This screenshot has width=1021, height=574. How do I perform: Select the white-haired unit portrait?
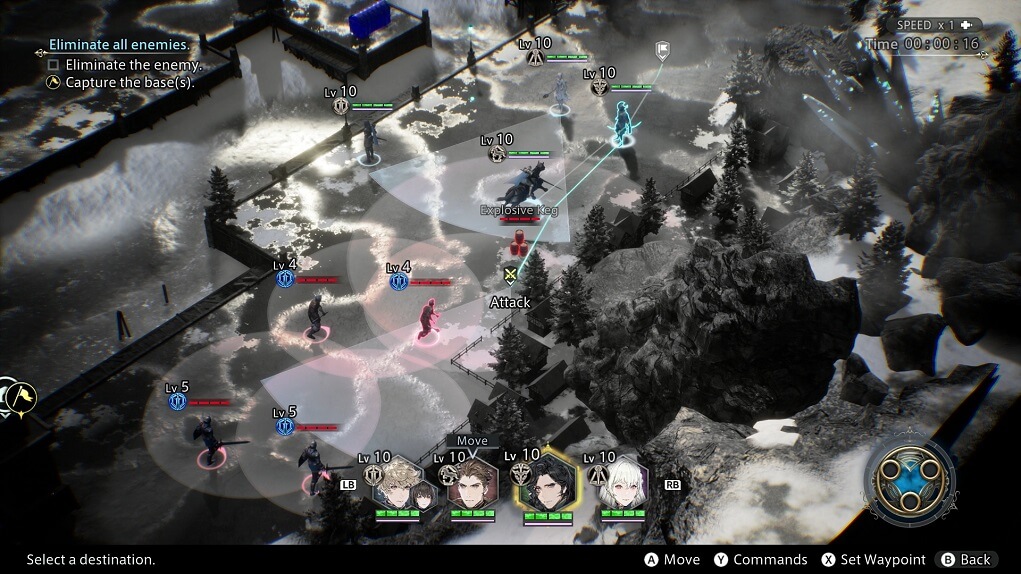point(625,485)
